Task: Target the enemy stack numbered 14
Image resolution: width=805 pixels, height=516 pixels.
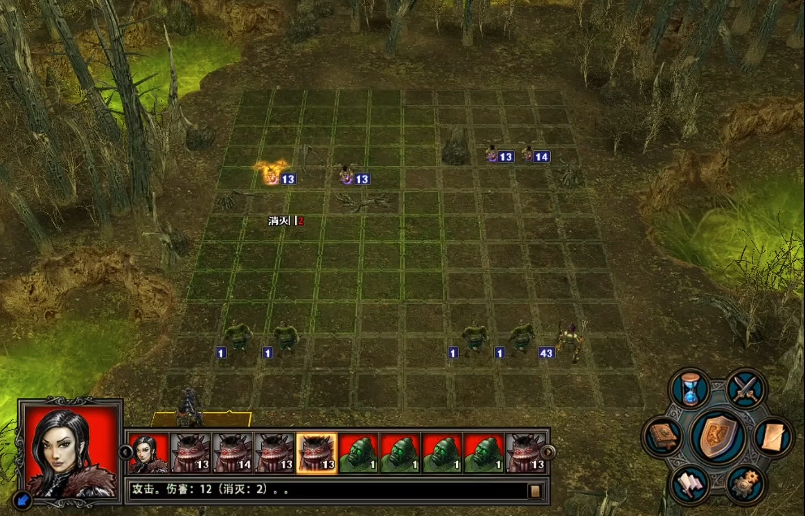Action: (527, 153)
